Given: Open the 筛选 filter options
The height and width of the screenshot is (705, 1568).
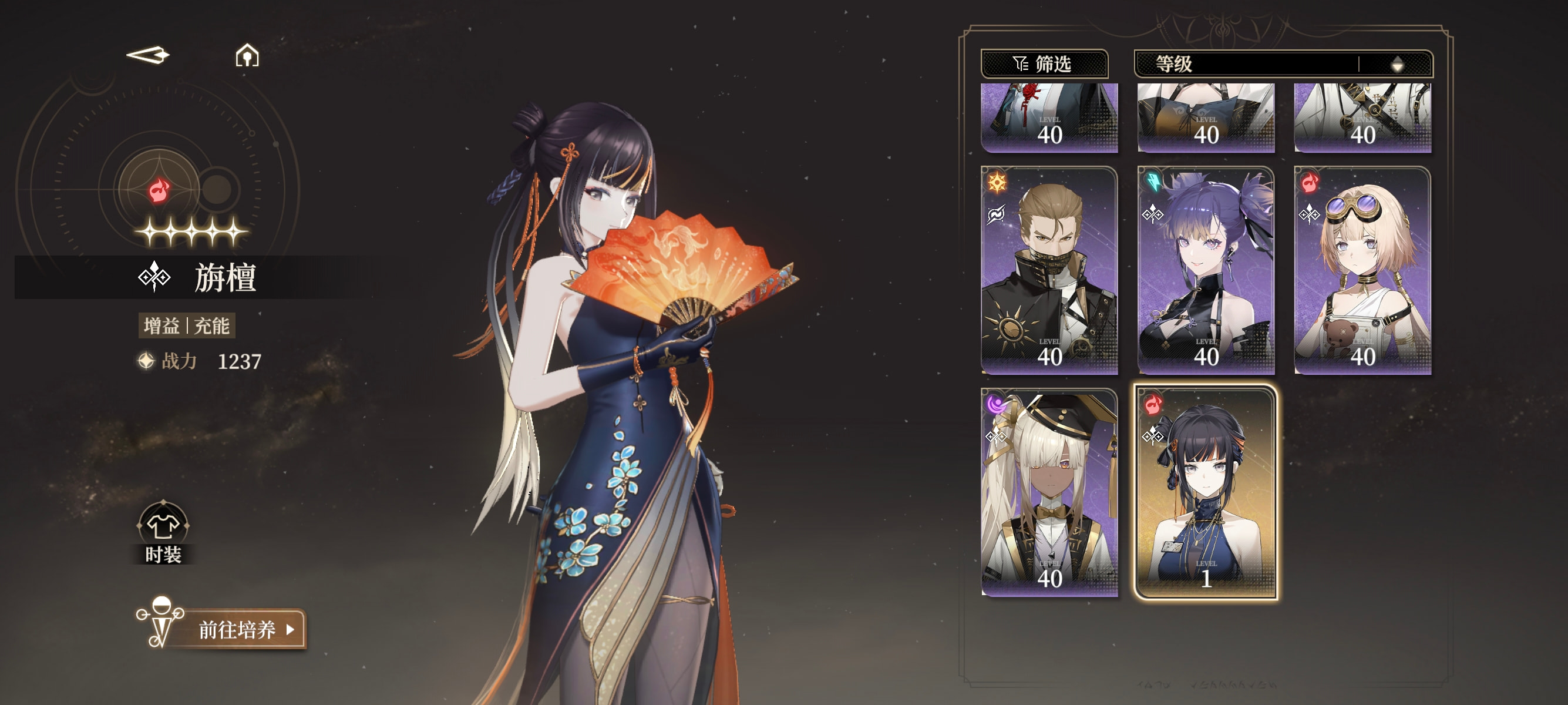Looking at the screenshot, I should coord(1044,64).
